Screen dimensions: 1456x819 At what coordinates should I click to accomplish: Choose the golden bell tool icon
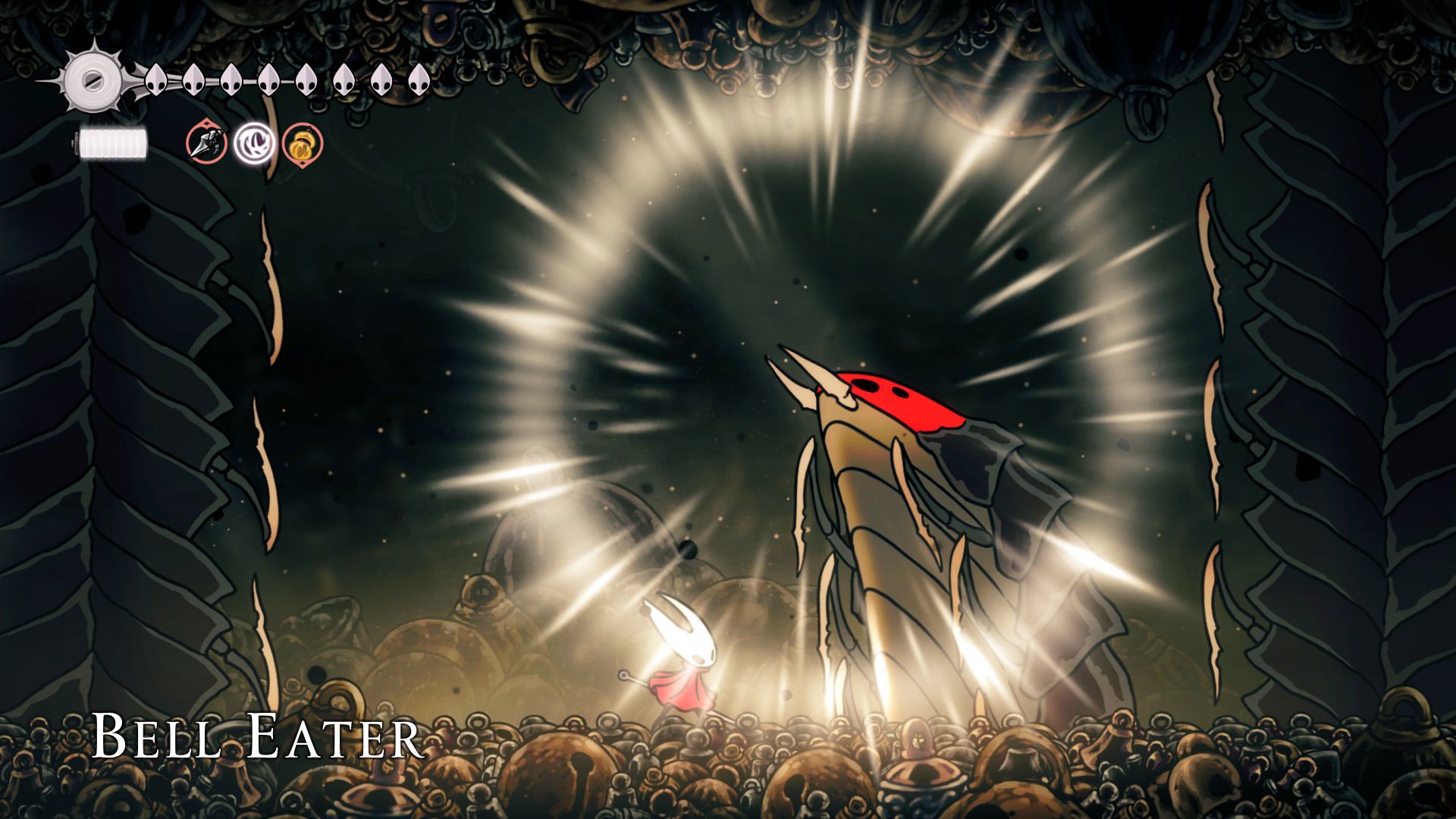point(303,143)
